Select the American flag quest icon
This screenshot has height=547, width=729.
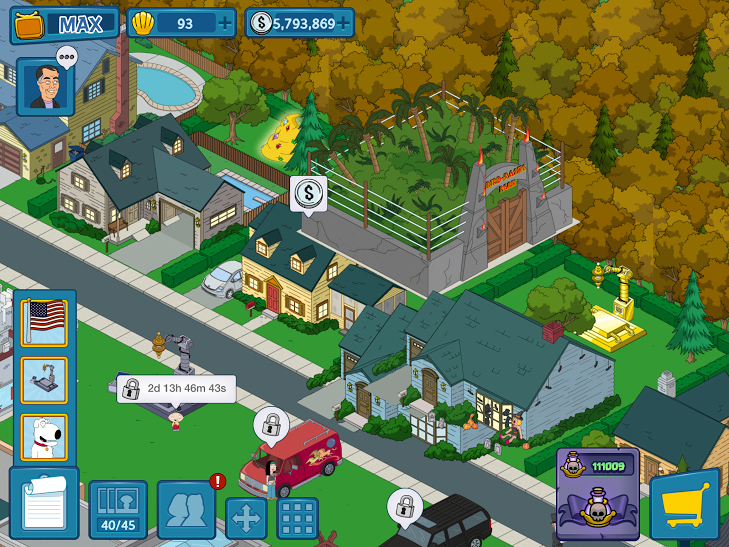[x=44, y=322]
